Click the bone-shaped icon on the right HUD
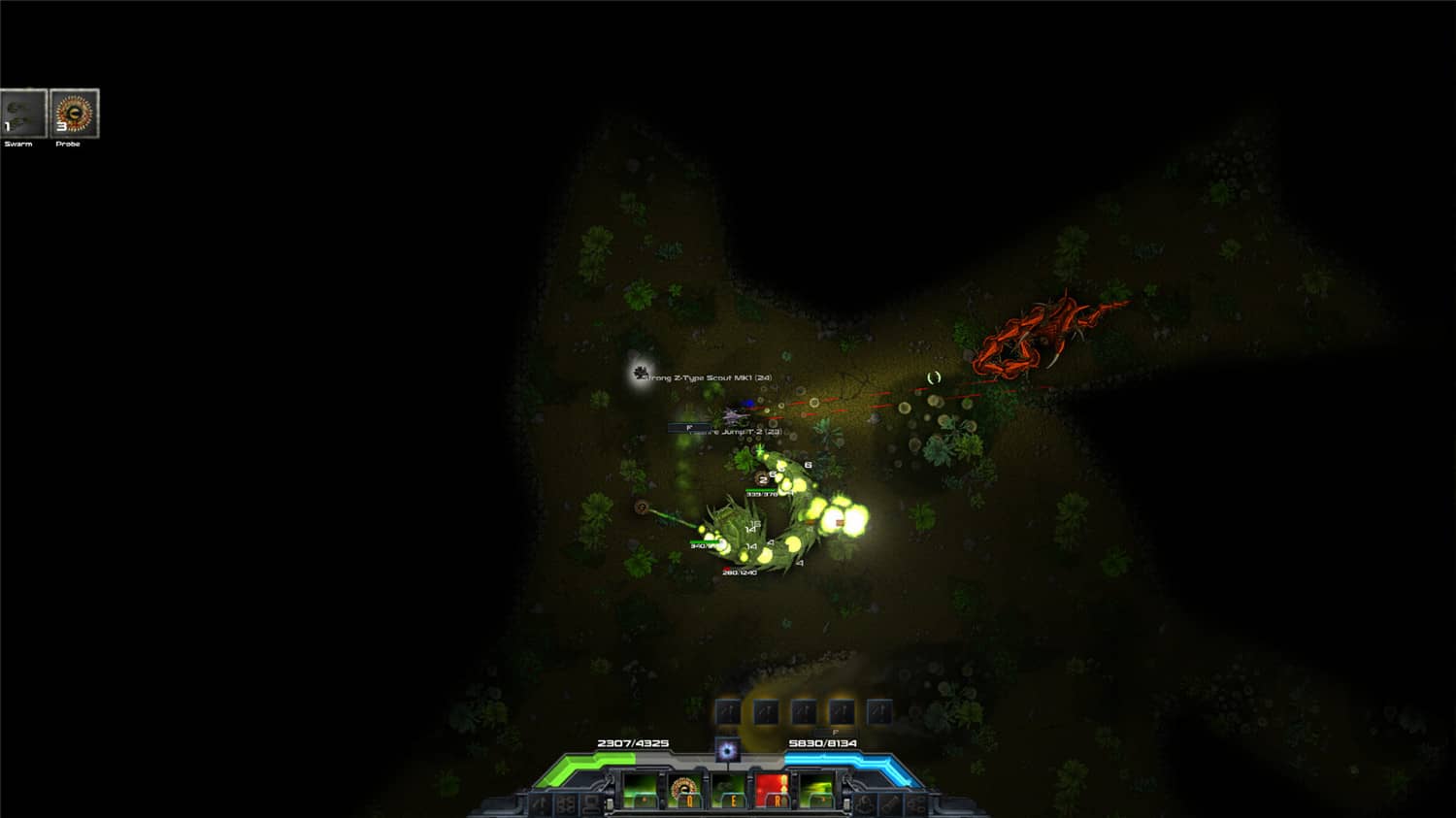The height and width of the screenshot is (818, 1456). coord(890,803)
